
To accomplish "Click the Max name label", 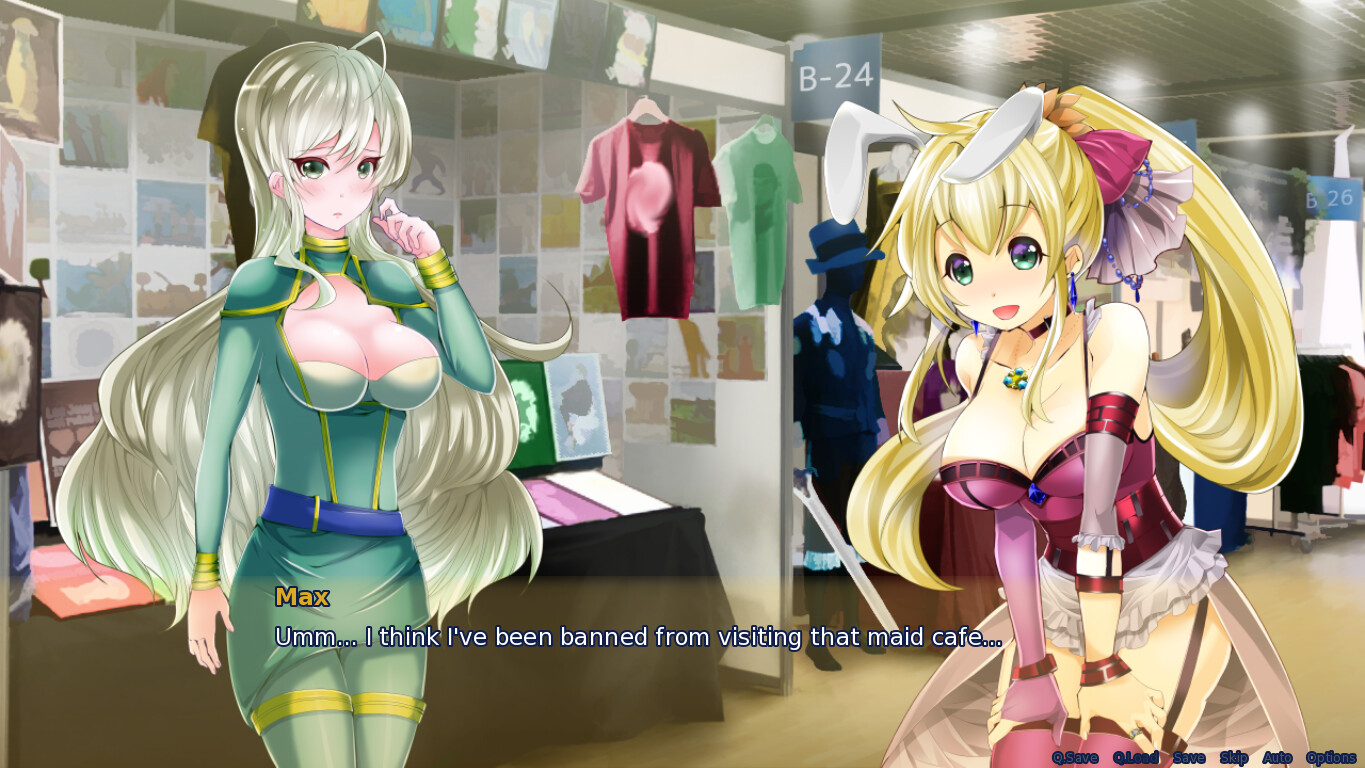I will (301, 597).
